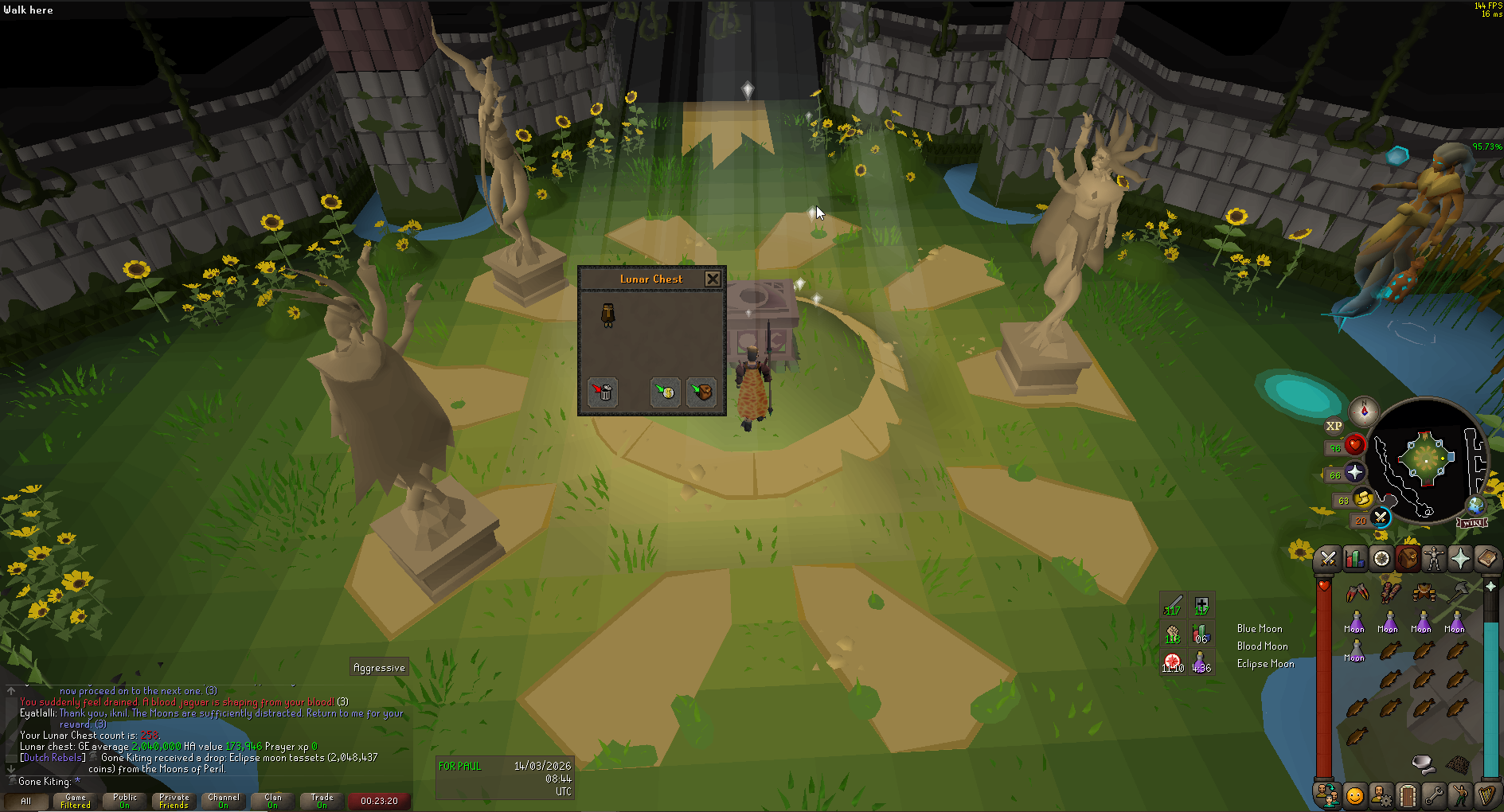Close the Lunar Chest window
The width and height of the screenshot is (1504, 812).
tap(713, 279)
